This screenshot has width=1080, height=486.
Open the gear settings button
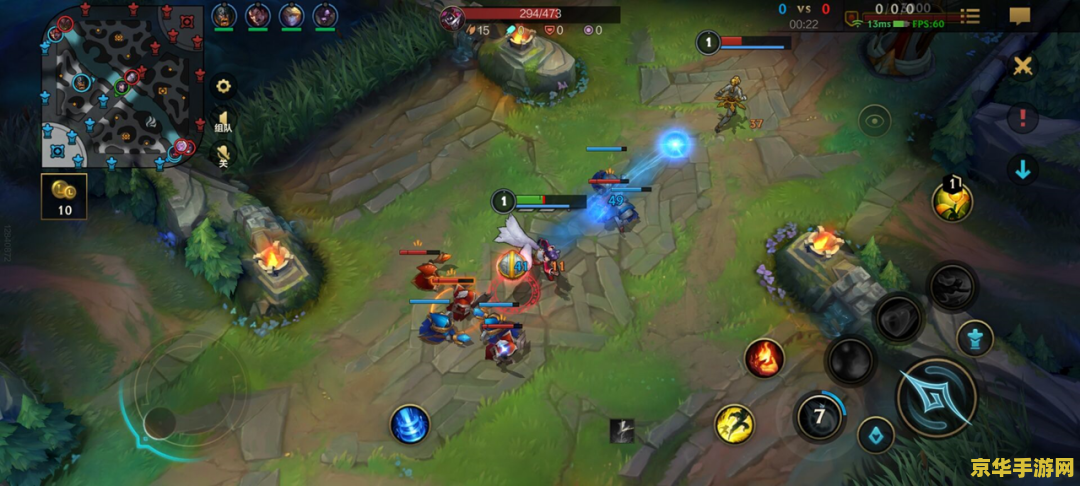point(224,86)
